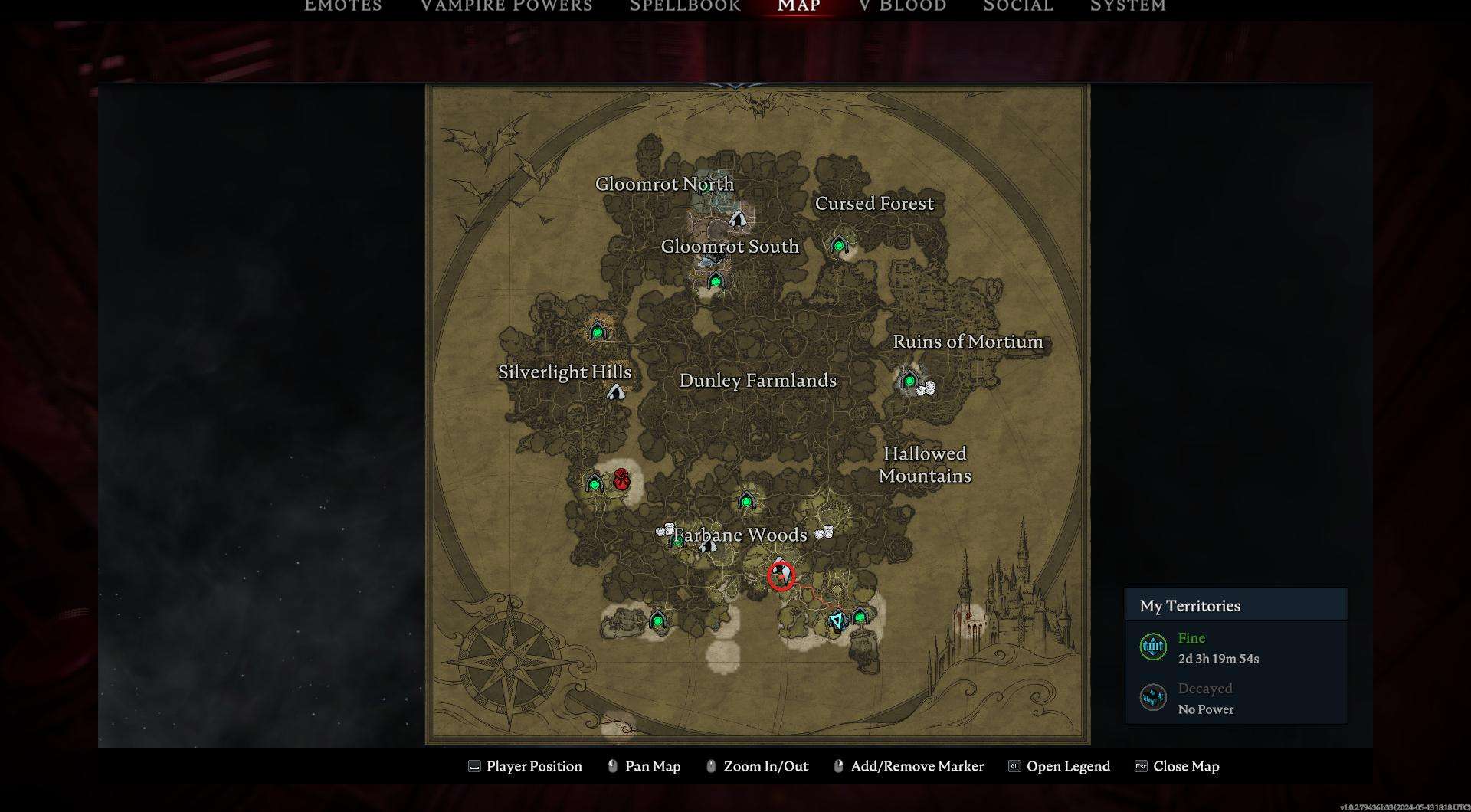Select the waygate left of the boss marker

(x=595, y=483)
